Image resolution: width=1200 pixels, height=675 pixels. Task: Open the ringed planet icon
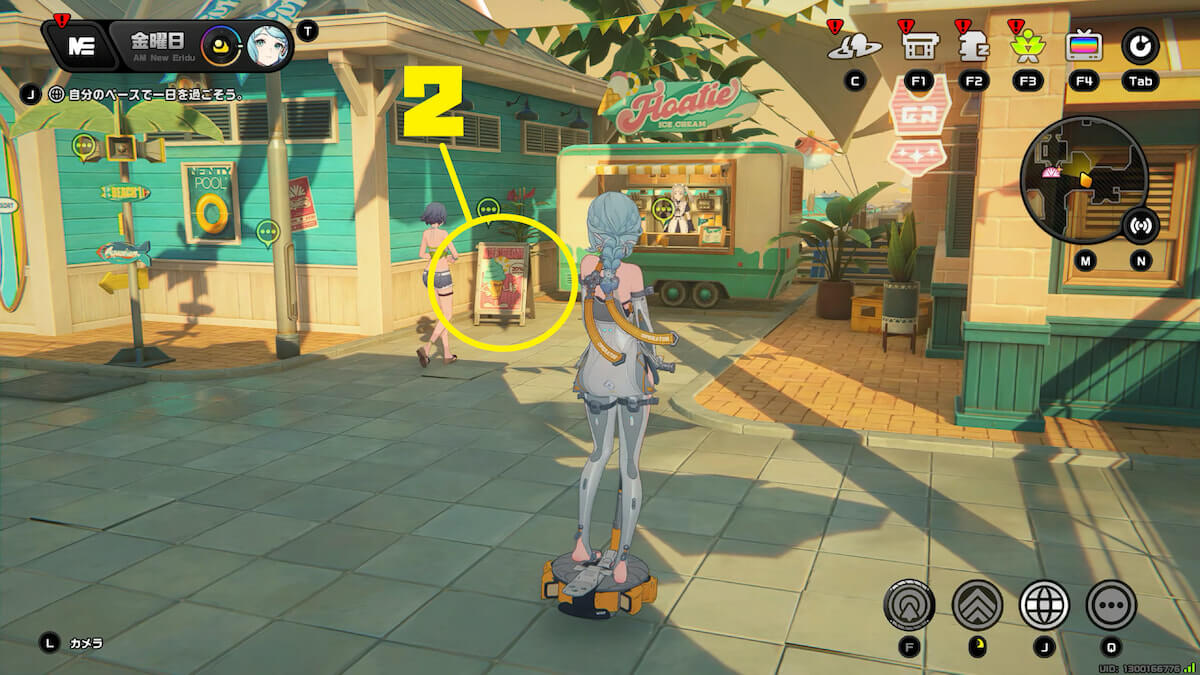[x=853, y=46]
